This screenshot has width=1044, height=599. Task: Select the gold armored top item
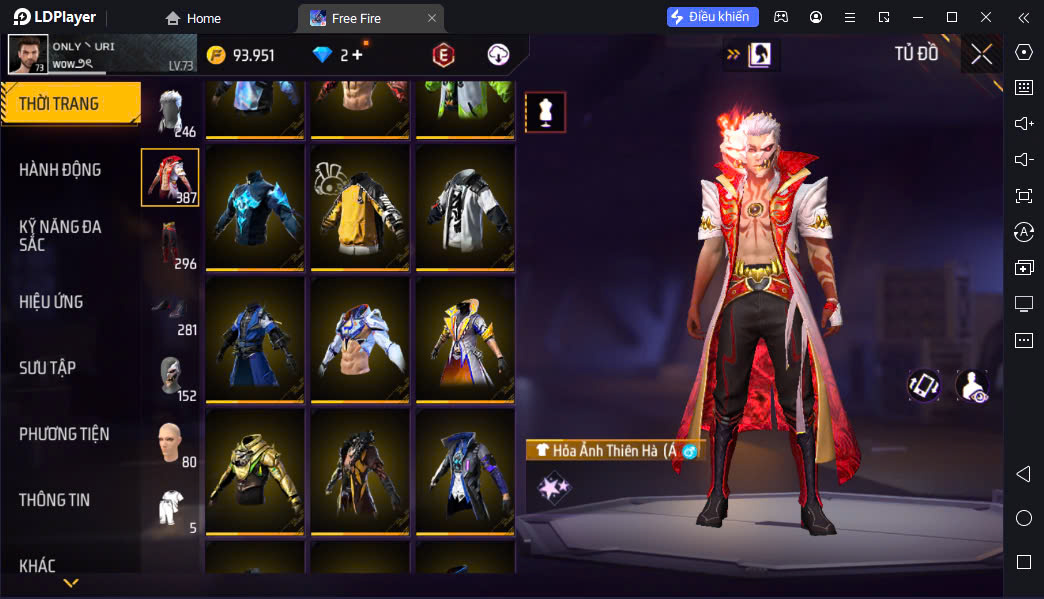255,470
